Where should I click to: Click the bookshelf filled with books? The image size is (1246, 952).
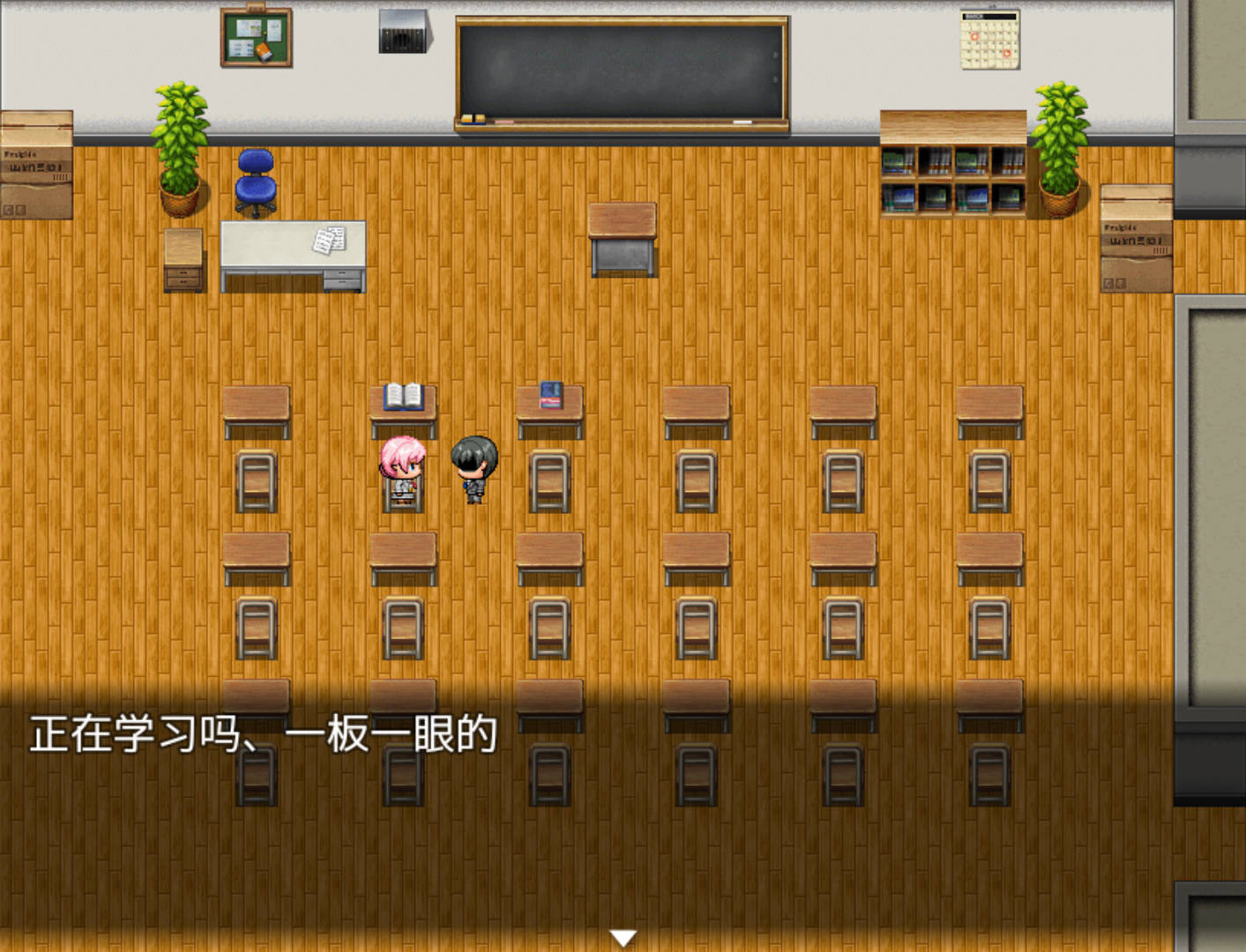pyautogui.click(x=953, y=172)
